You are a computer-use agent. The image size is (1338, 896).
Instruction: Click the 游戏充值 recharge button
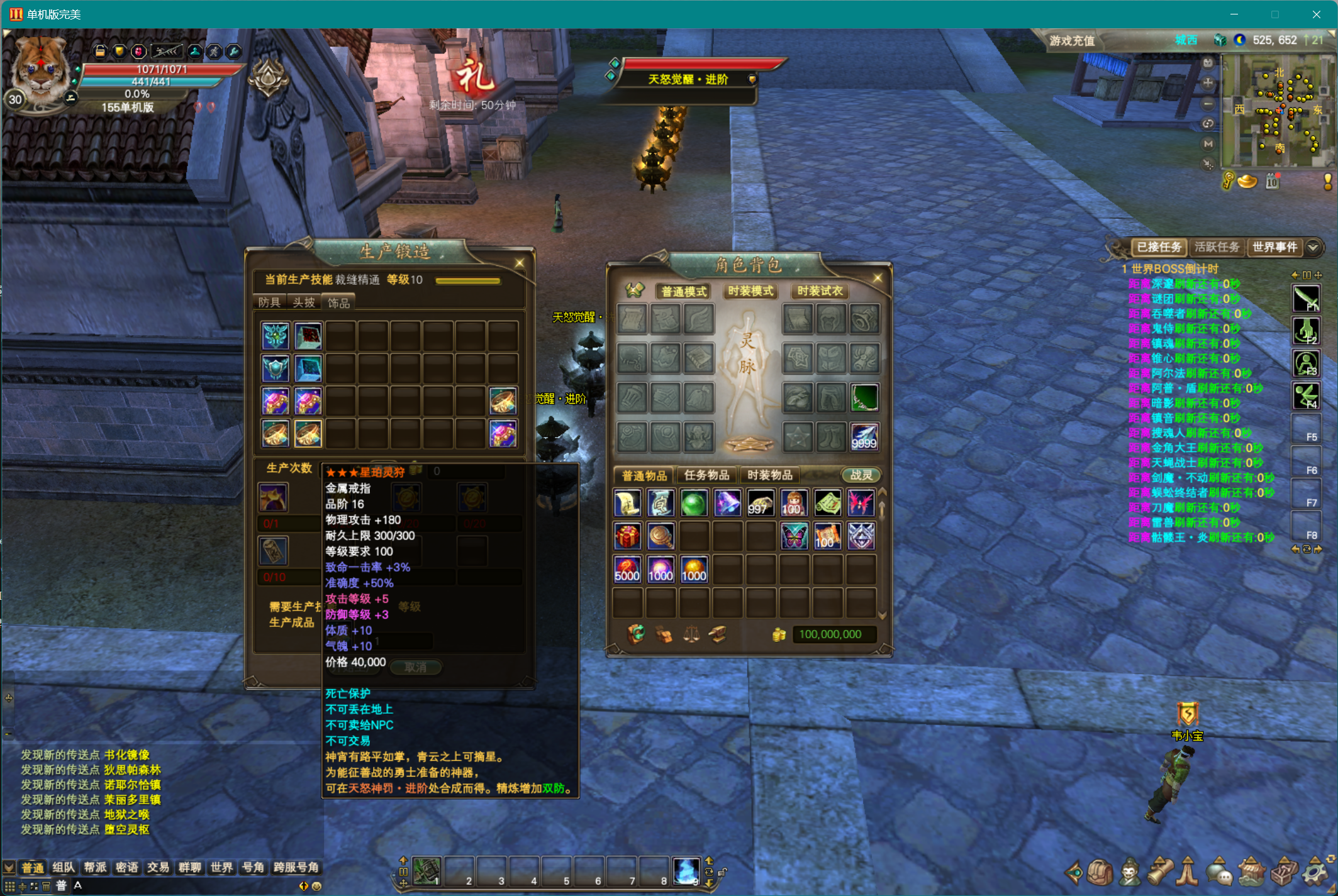coord(1072,41)
